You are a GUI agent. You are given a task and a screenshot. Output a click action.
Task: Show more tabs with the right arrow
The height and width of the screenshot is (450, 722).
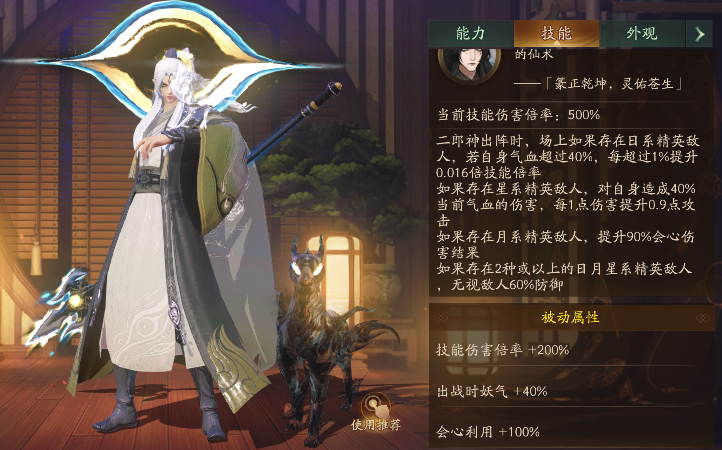[x=700, y=33]
